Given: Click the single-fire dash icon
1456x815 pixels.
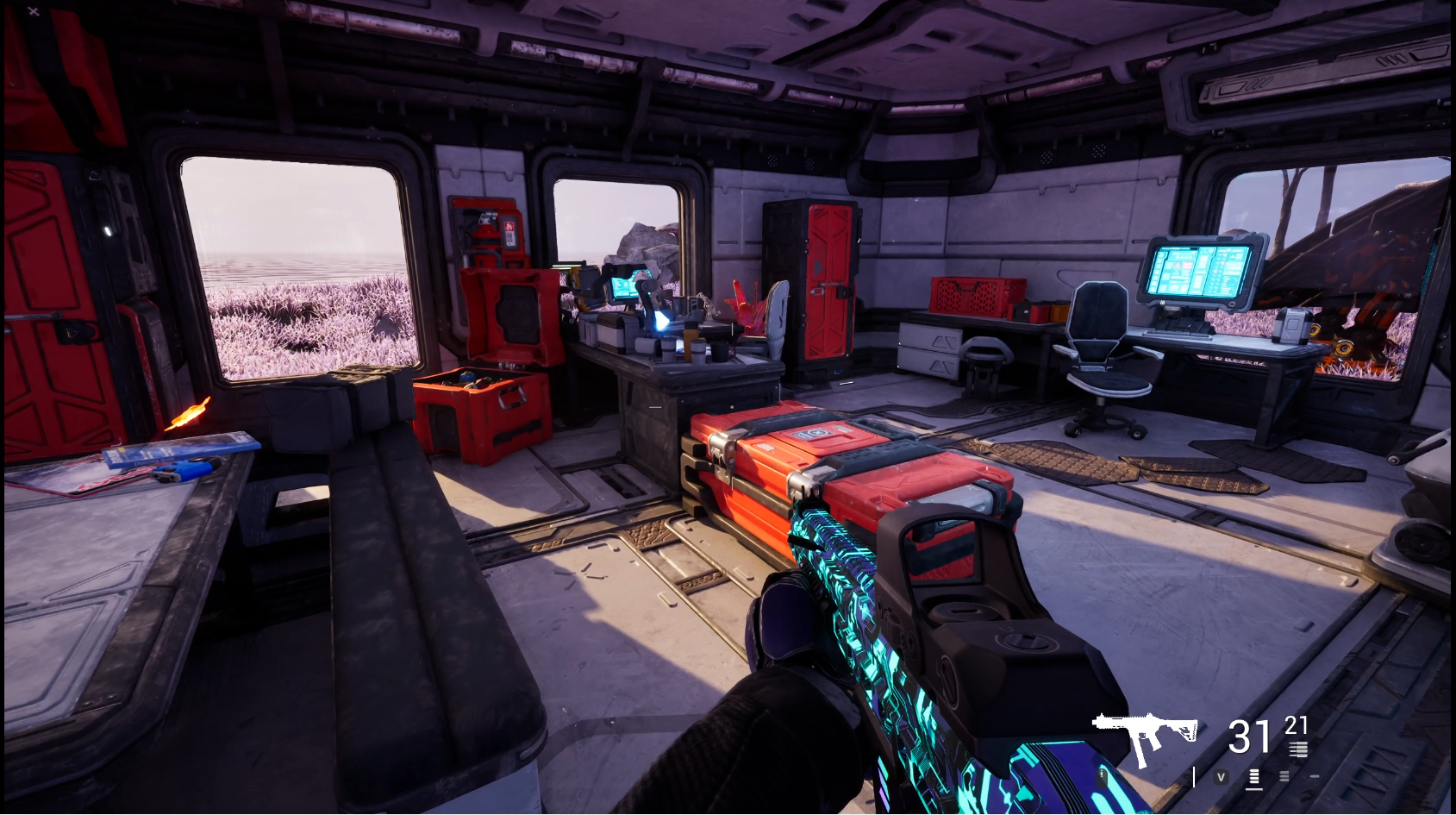Looking at the screenshot, I should pyautogui.click(x=1314, y=775).
